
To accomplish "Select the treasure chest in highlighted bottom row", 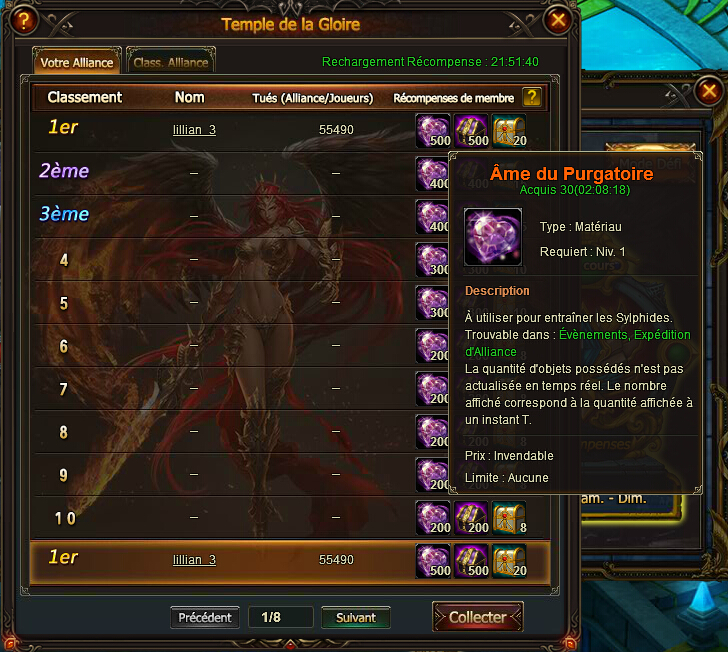I will click(508, 561).
